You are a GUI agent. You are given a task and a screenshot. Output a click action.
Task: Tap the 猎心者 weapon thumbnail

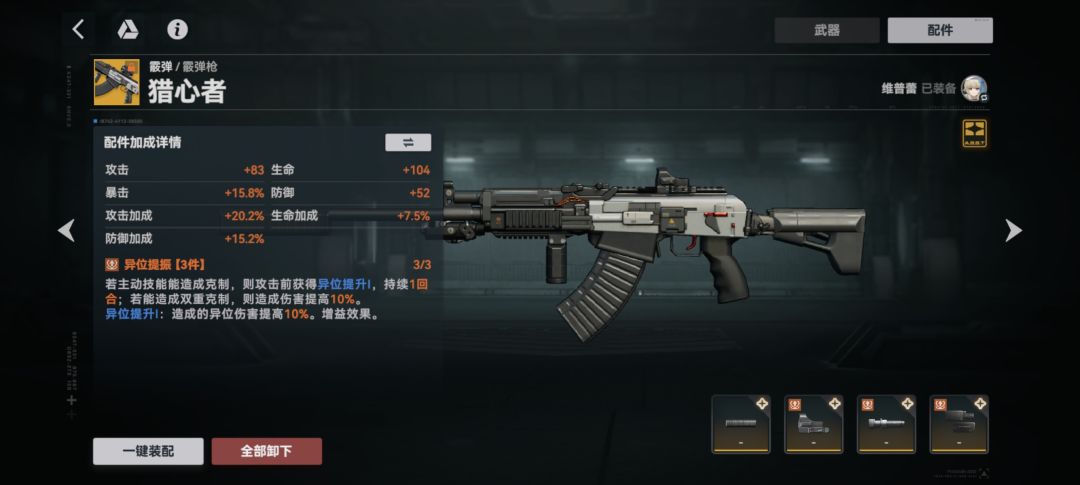click(x=117, y=82)
